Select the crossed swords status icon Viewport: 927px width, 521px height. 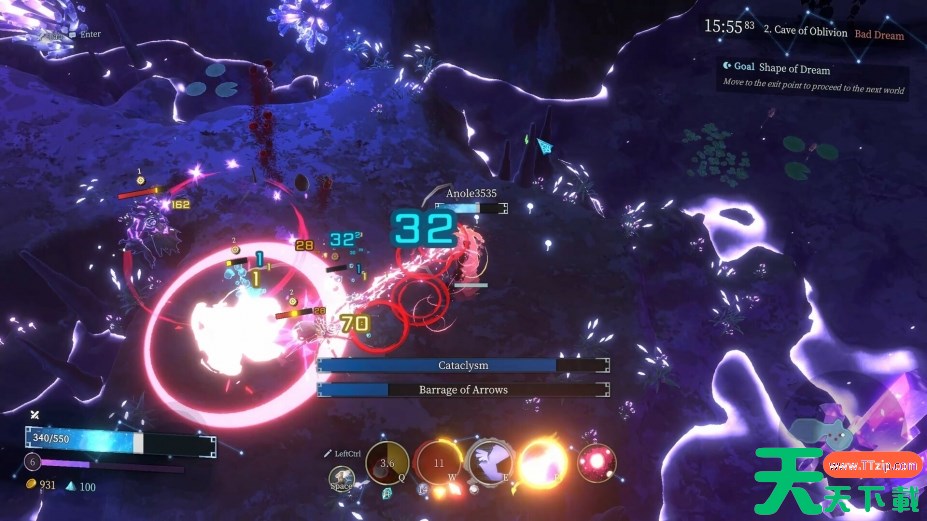click(35, 415)
